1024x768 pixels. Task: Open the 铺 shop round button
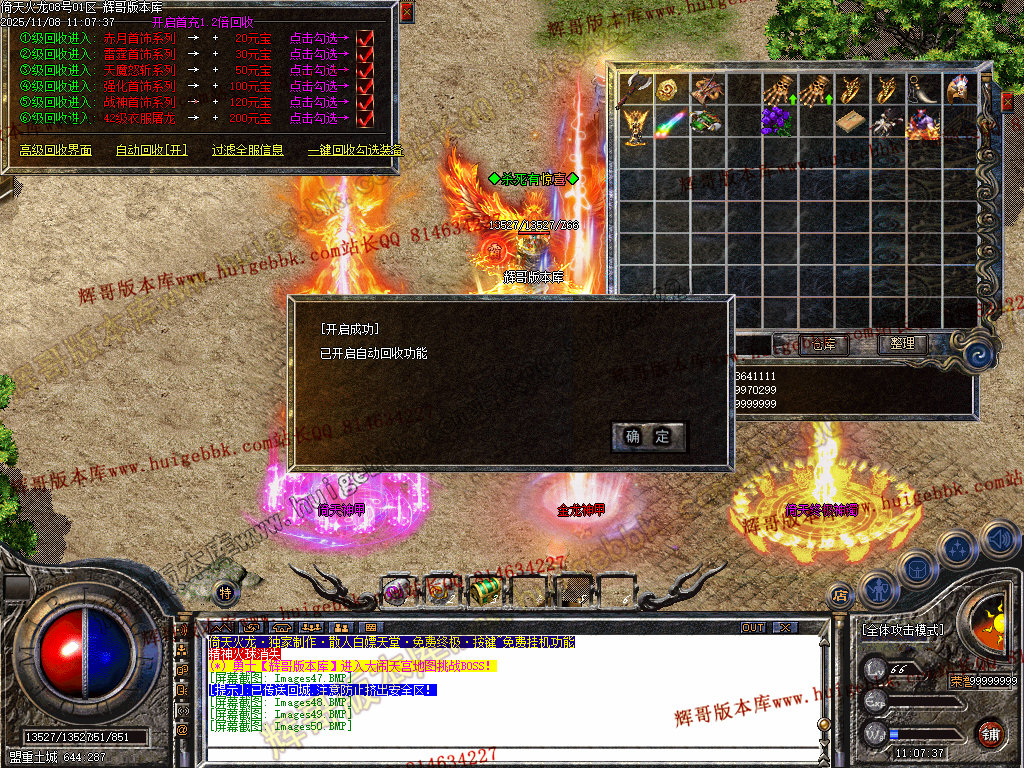990,733
